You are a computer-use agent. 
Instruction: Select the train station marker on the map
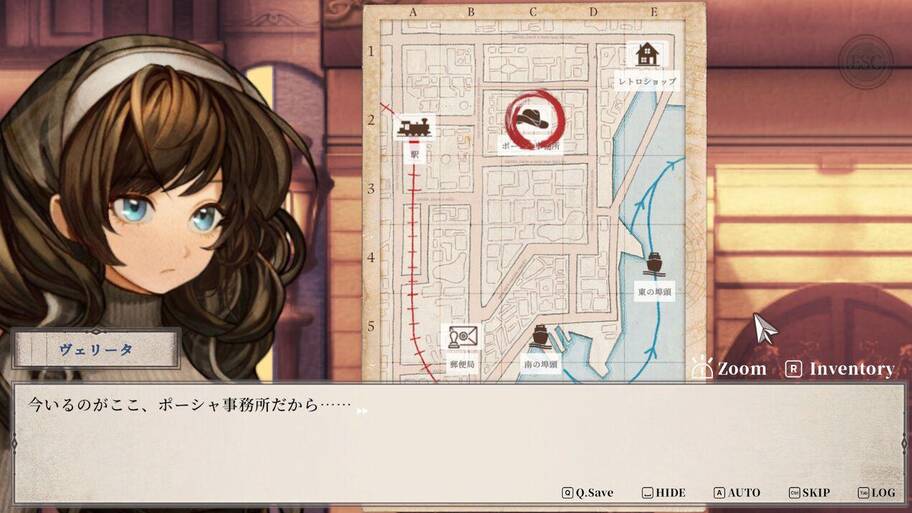point(414,130)
